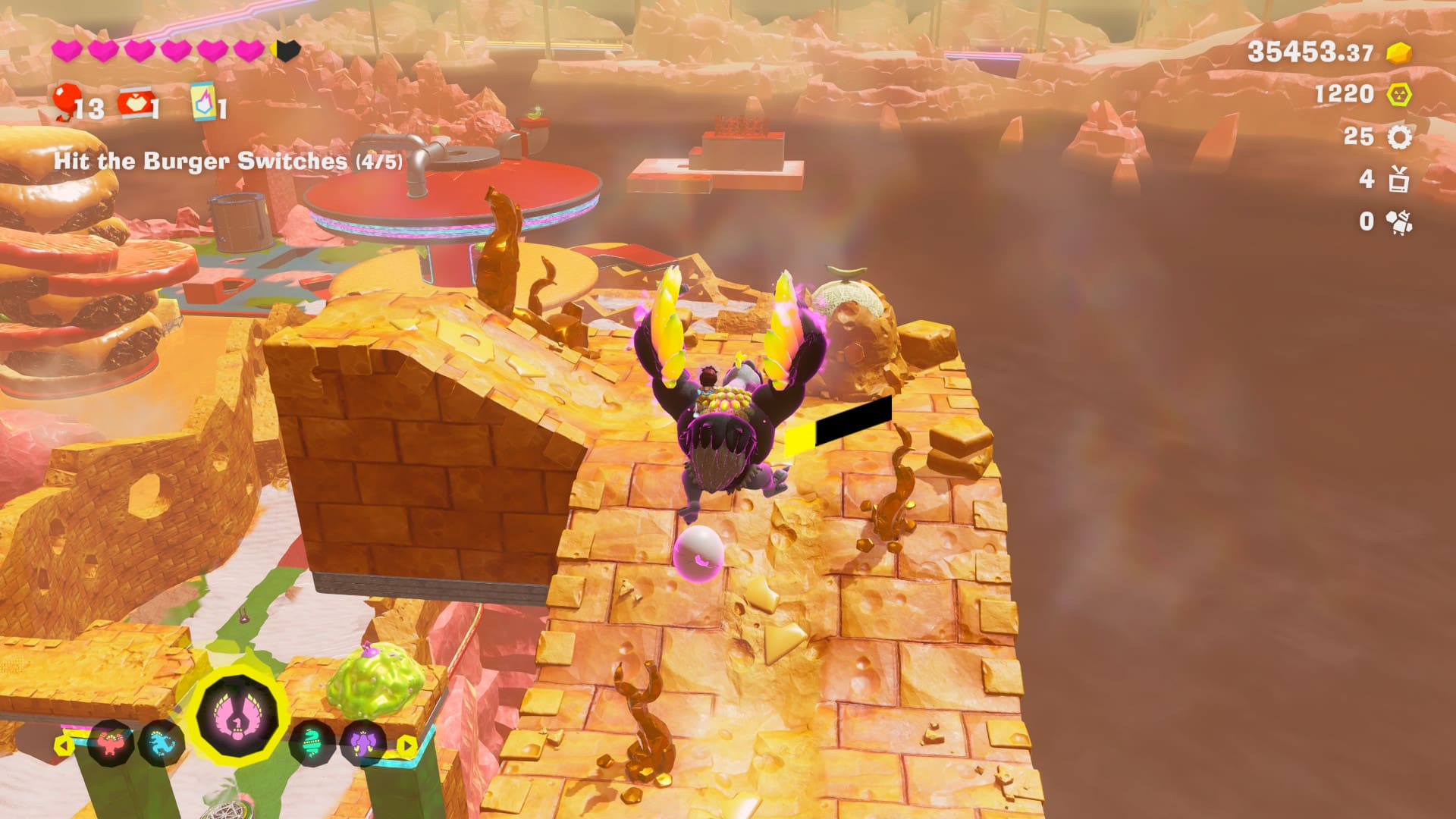1456x819 pixels.
Task: Open the Hit the Burger Switches objective
Action: 227,162
